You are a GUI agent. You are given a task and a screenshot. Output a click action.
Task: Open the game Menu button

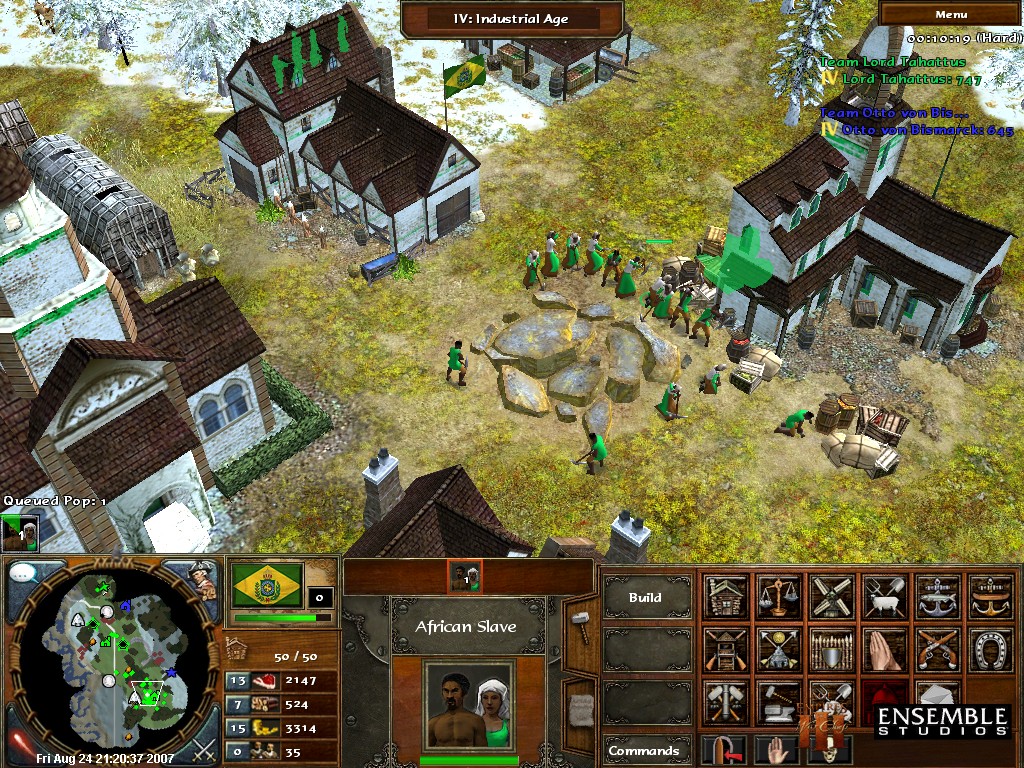pos(950,14)
